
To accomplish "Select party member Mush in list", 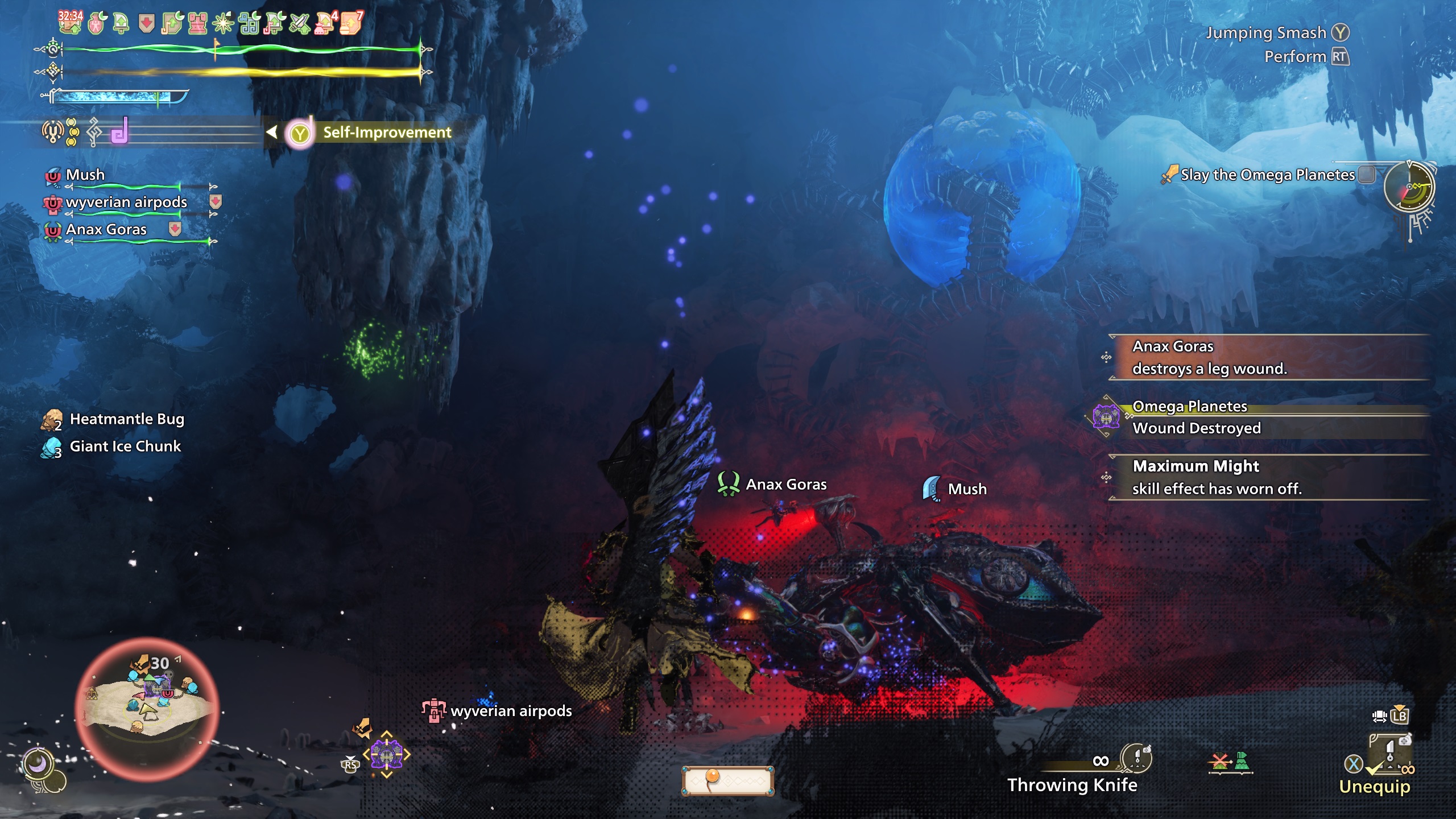I will click(85, 175).
